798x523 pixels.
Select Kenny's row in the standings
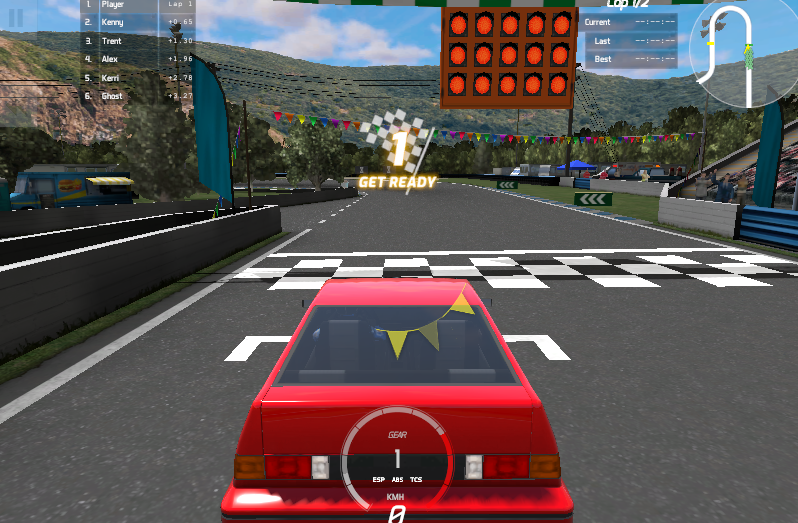coord(138,22)
